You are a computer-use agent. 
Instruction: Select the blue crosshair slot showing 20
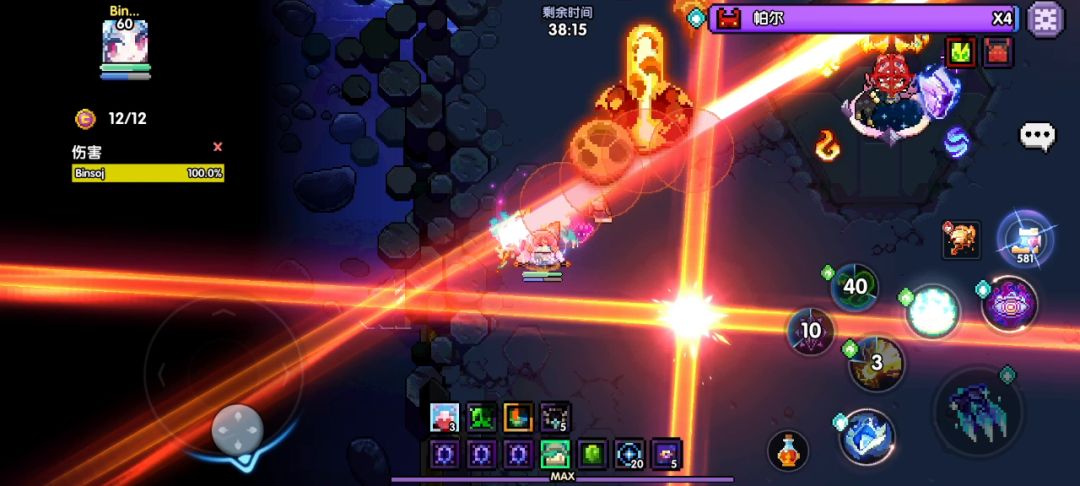(x=629, y=454)
